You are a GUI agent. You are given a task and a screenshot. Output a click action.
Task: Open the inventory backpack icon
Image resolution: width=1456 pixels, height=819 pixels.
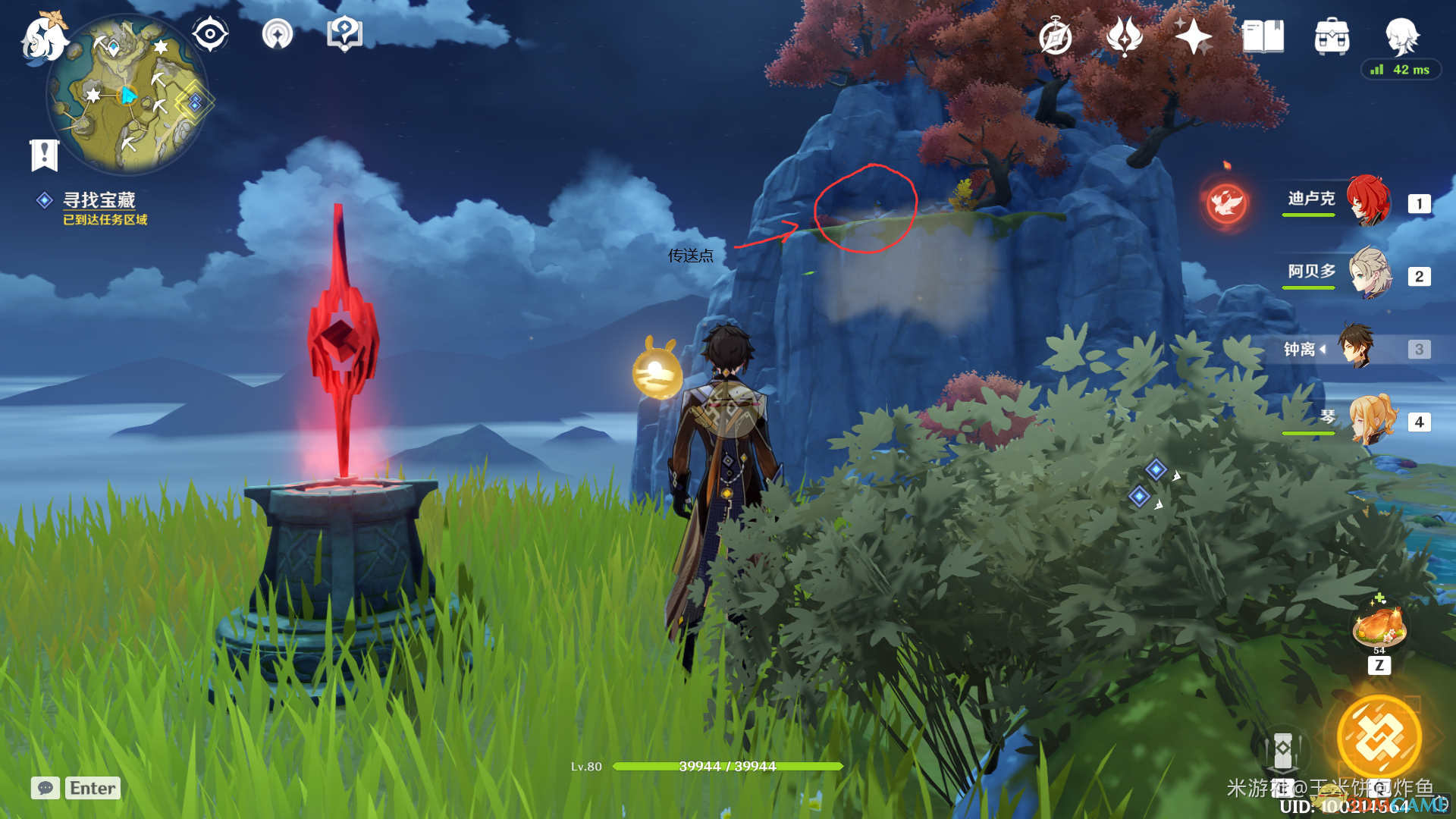pos(1332,36)
